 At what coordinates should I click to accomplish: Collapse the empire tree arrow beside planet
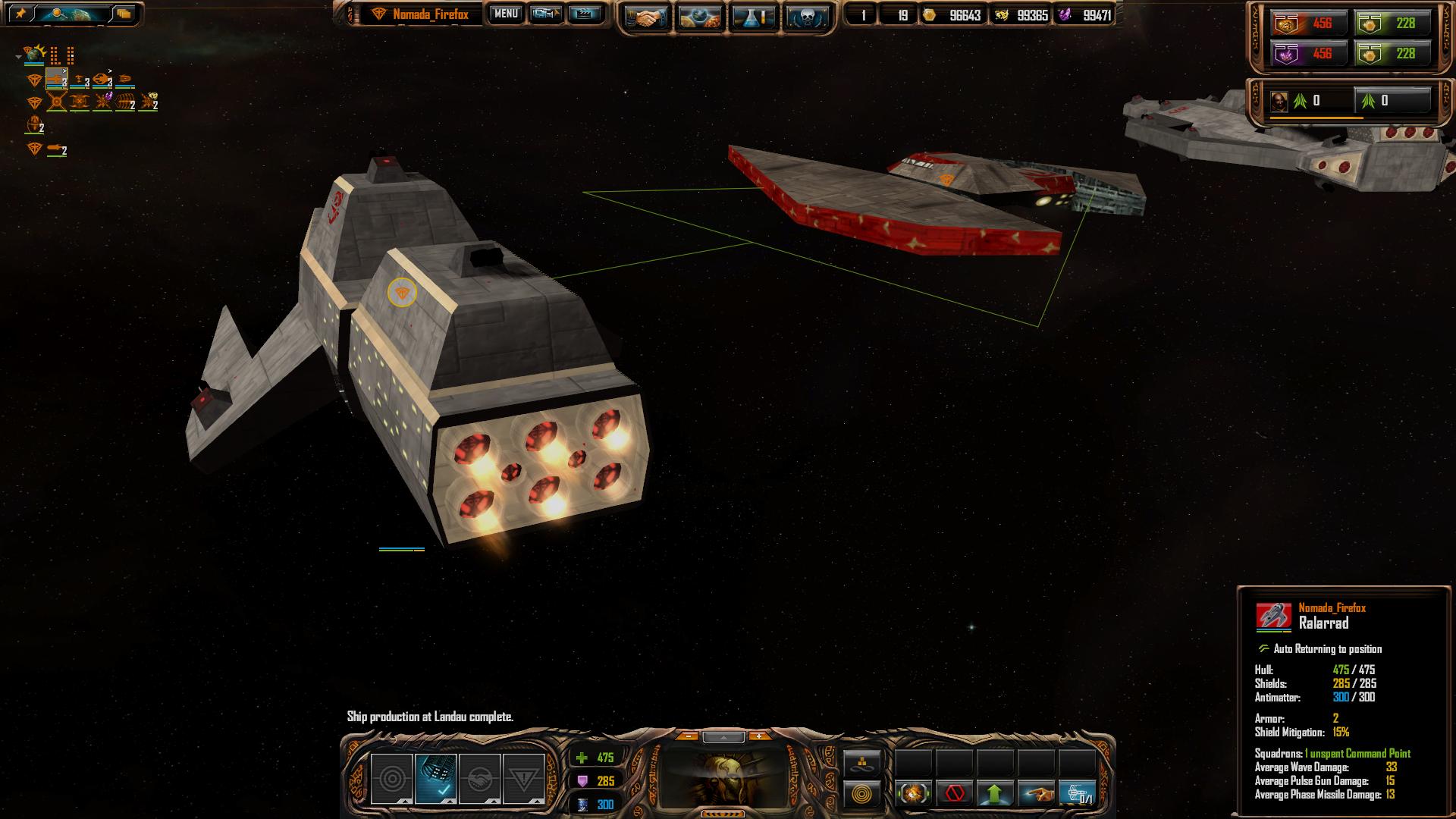tap(18, 56)
